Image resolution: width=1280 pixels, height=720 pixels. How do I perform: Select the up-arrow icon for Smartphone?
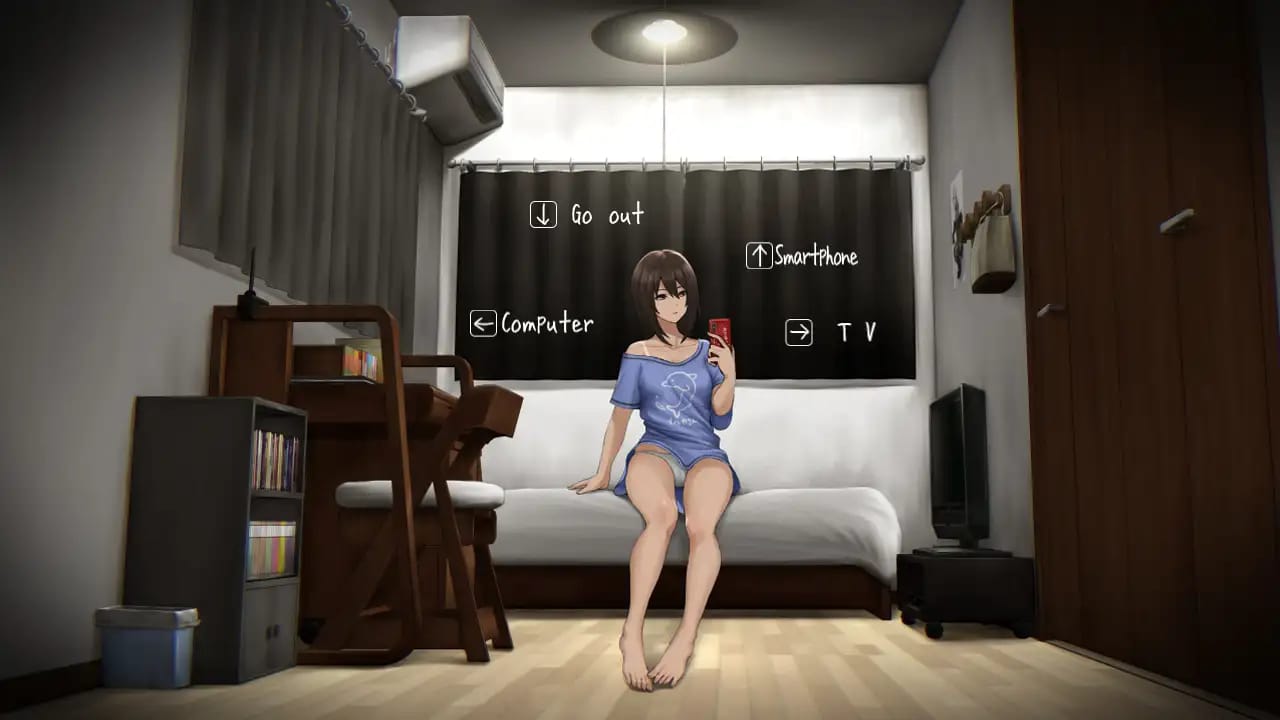point(758,257)
